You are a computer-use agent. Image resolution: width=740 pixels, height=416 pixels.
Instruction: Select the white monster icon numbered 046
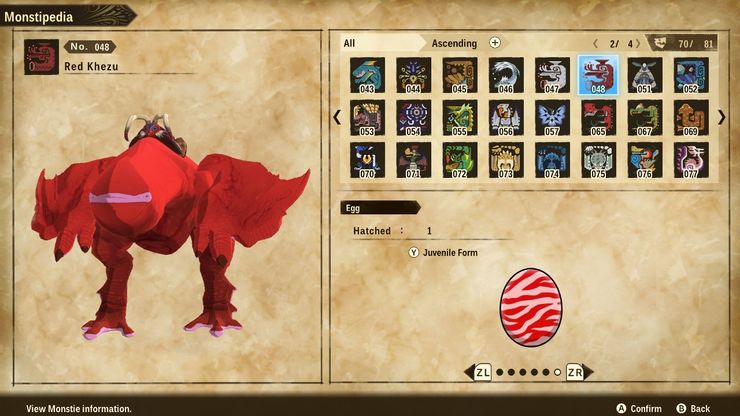(505, 74)
